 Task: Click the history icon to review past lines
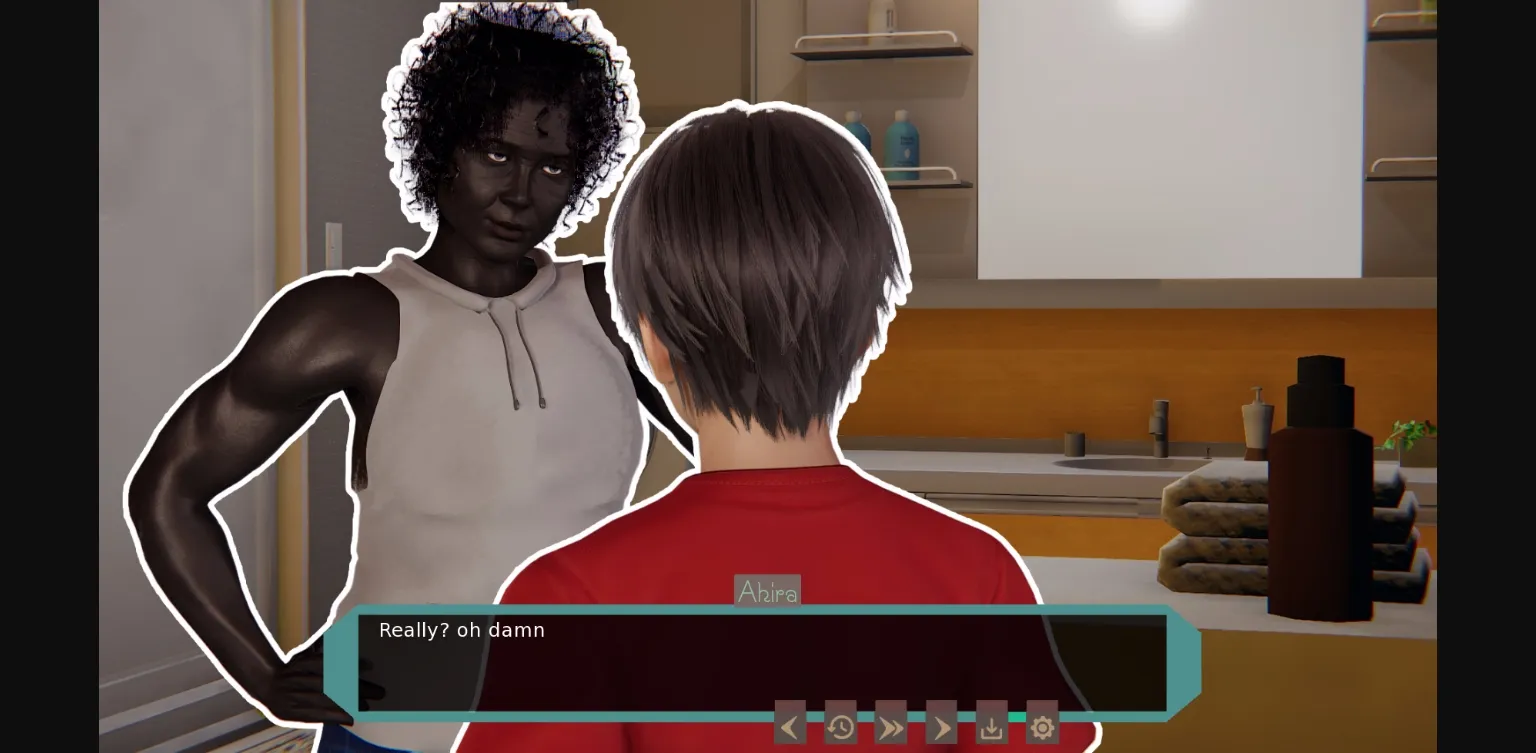(x=840, y=725)
